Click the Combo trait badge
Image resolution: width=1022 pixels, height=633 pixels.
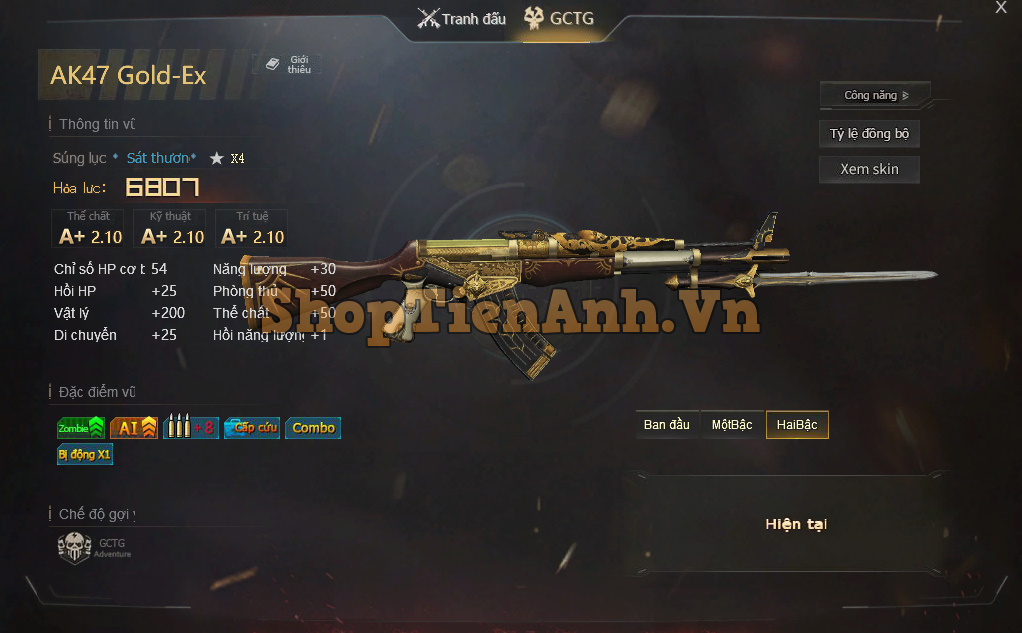tap(313, 428)
